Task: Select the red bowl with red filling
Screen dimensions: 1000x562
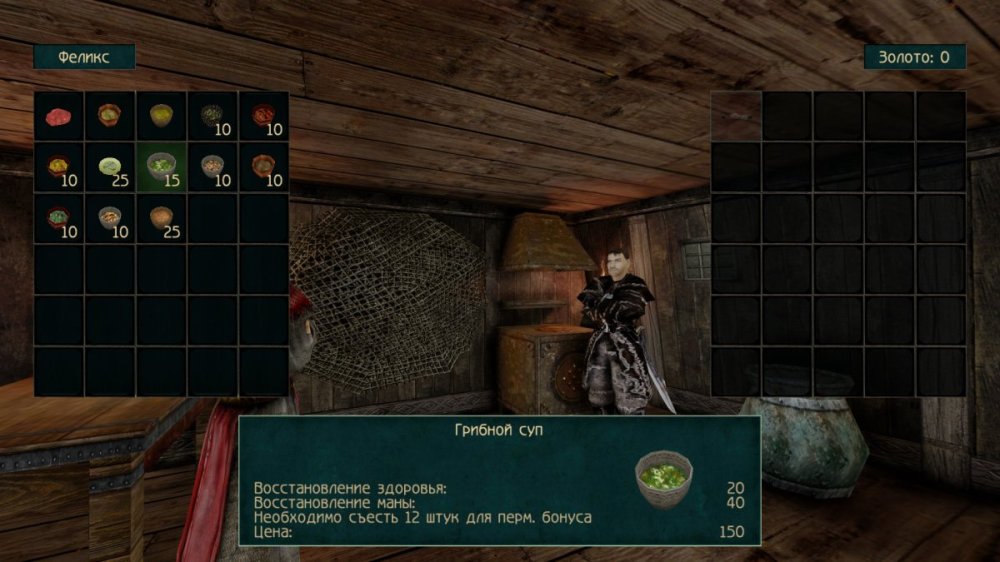Action: pyautogui.click(x=263, y=116)
